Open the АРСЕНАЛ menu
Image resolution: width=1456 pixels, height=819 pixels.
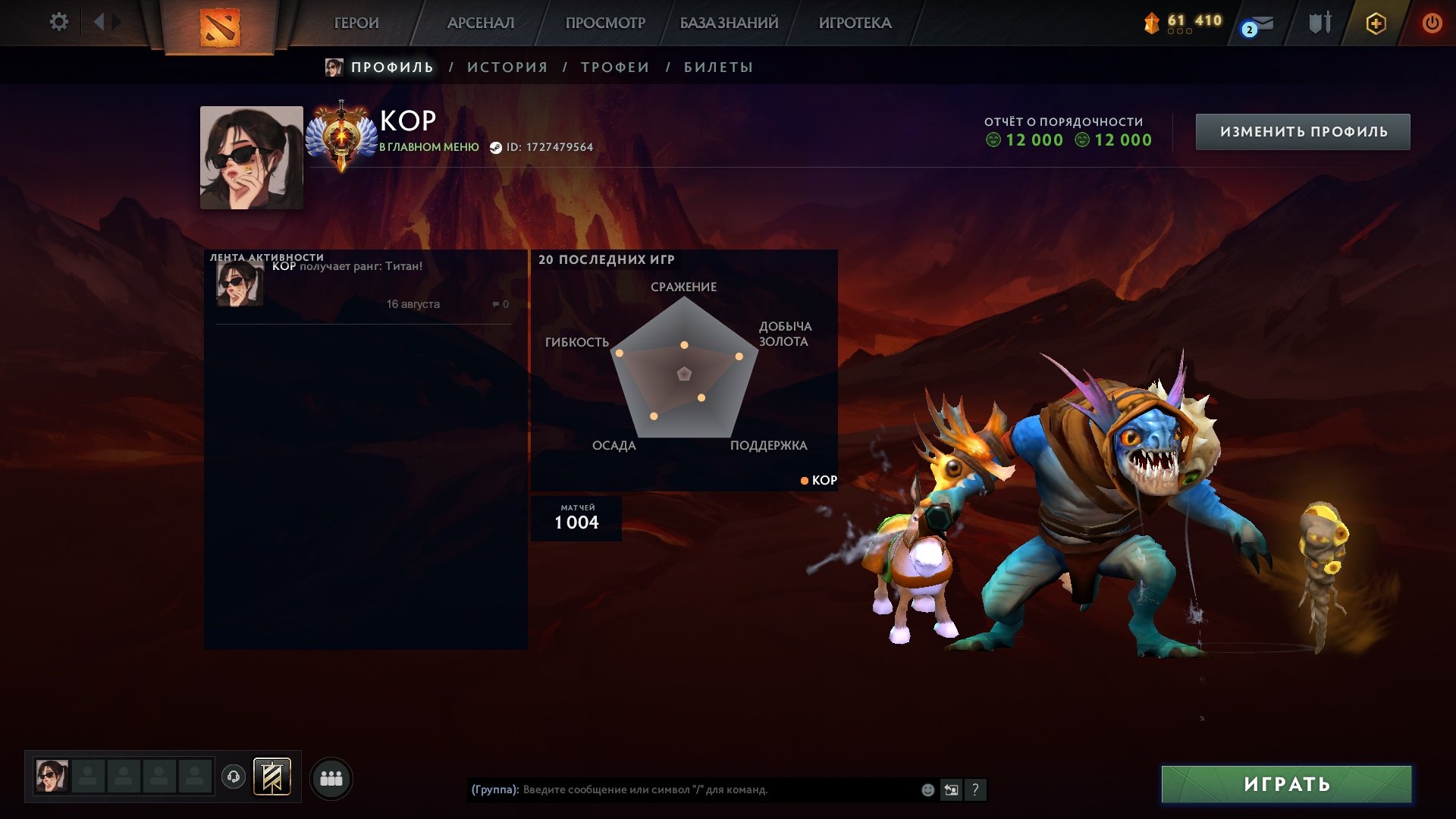point(479,23)
